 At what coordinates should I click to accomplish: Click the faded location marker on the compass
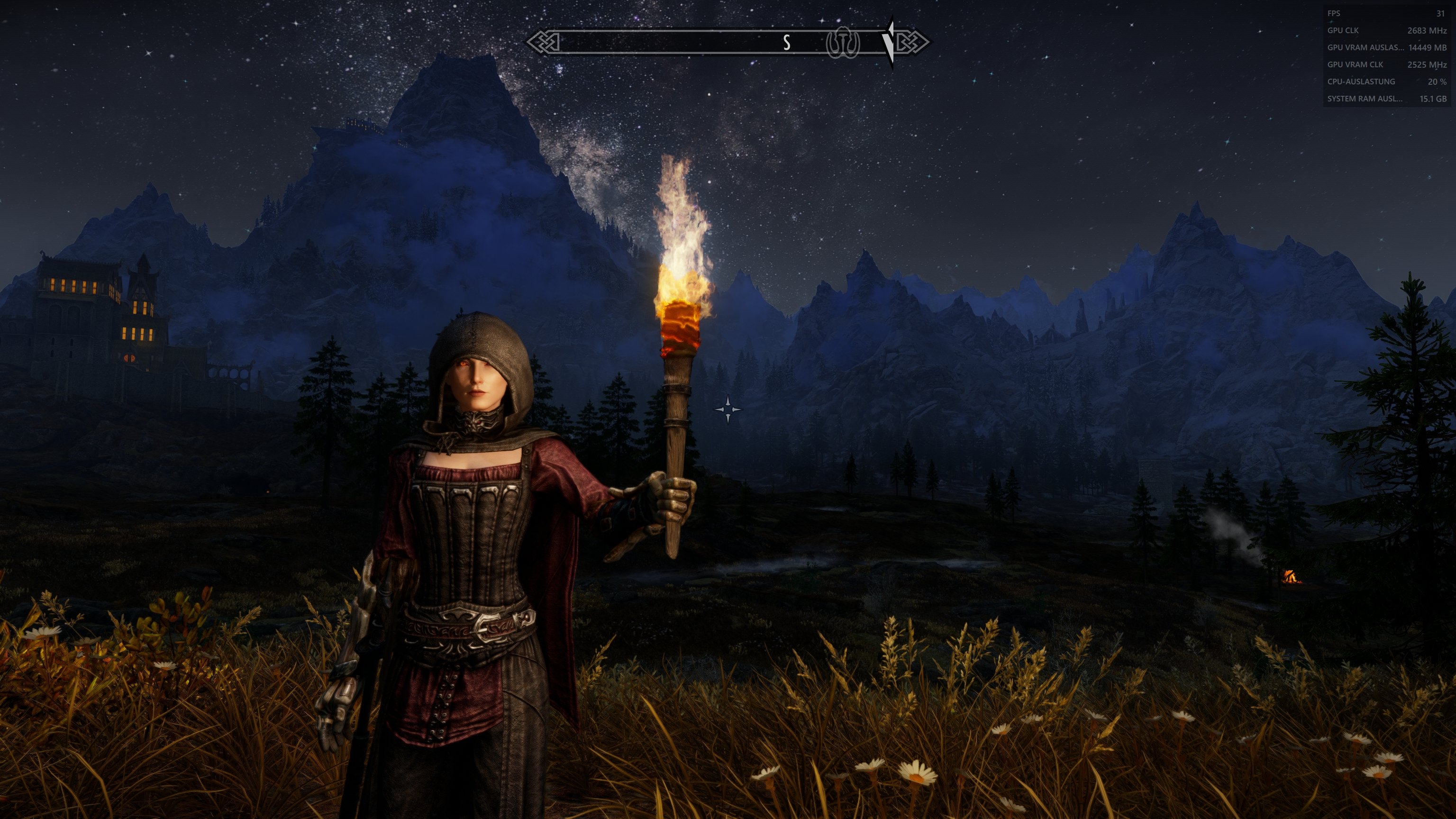[x=843, y=43]
